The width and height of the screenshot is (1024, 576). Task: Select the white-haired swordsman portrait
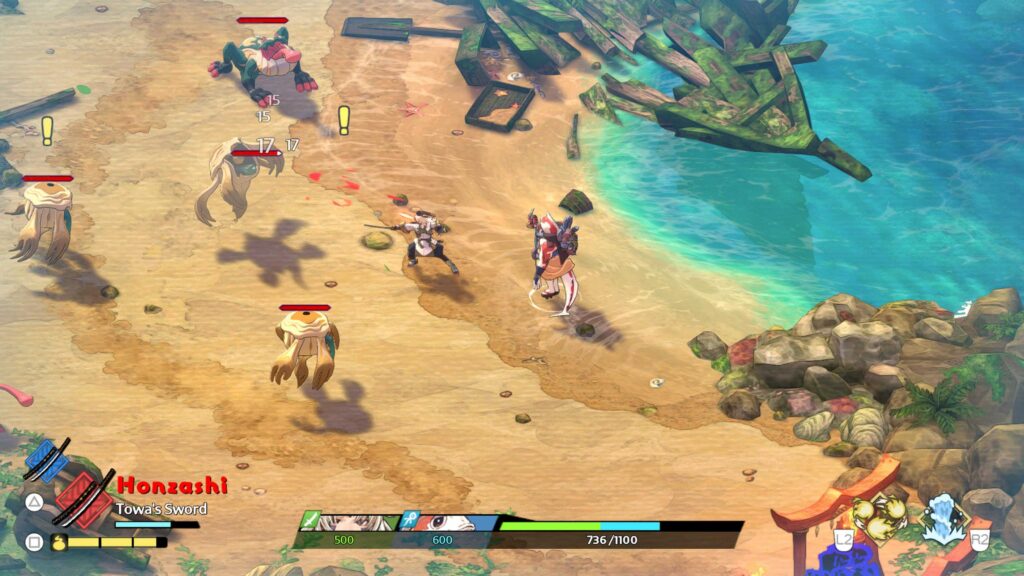[352, 522]
